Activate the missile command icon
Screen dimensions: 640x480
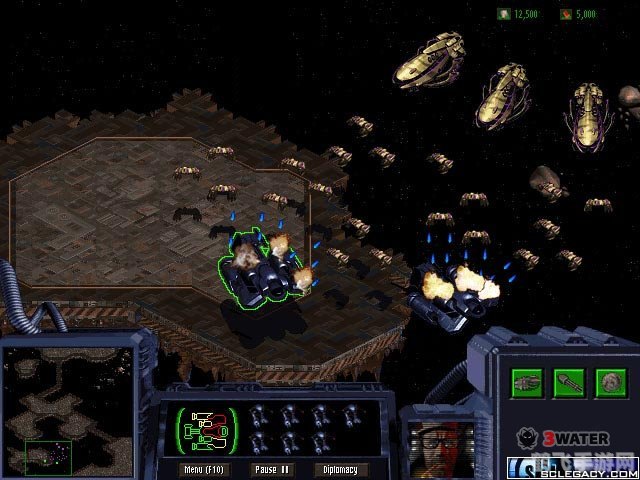568,382
